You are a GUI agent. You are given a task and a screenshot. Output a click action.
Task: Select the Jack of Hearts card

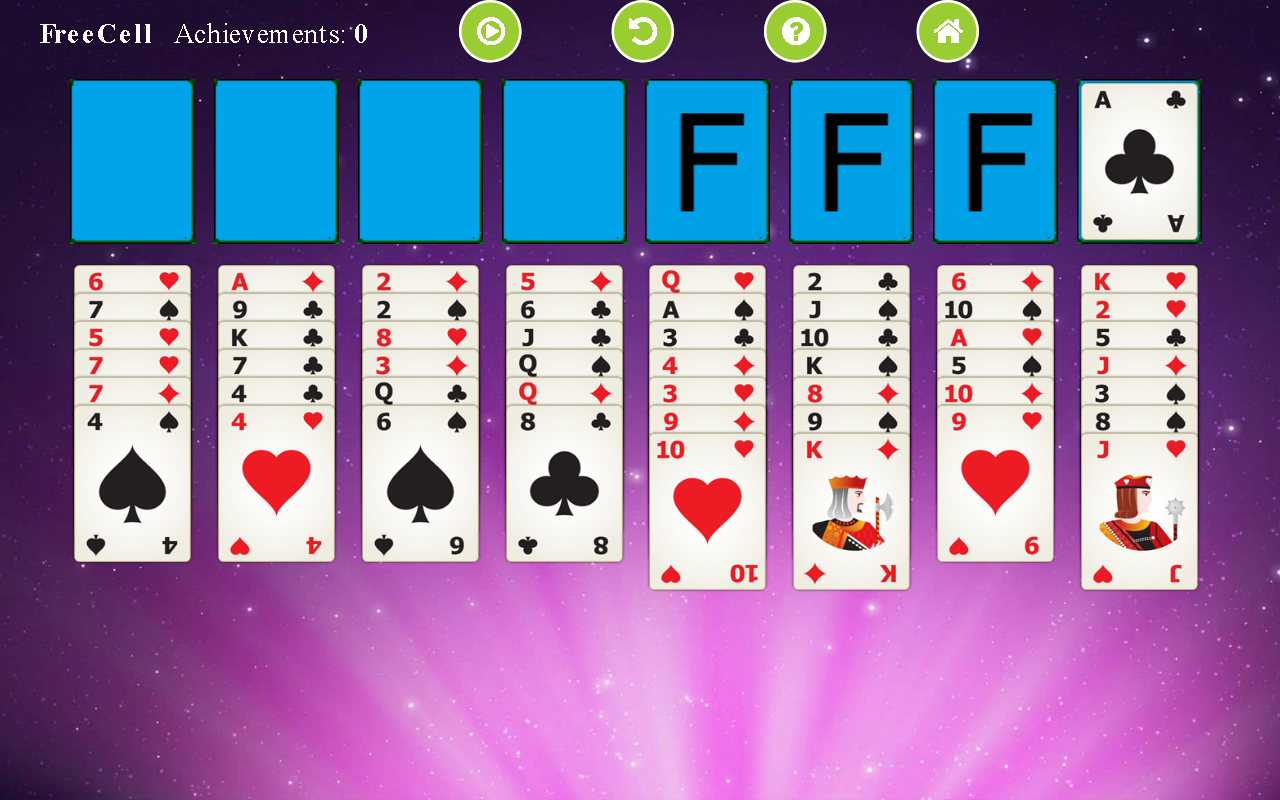tap(1139, 510)
